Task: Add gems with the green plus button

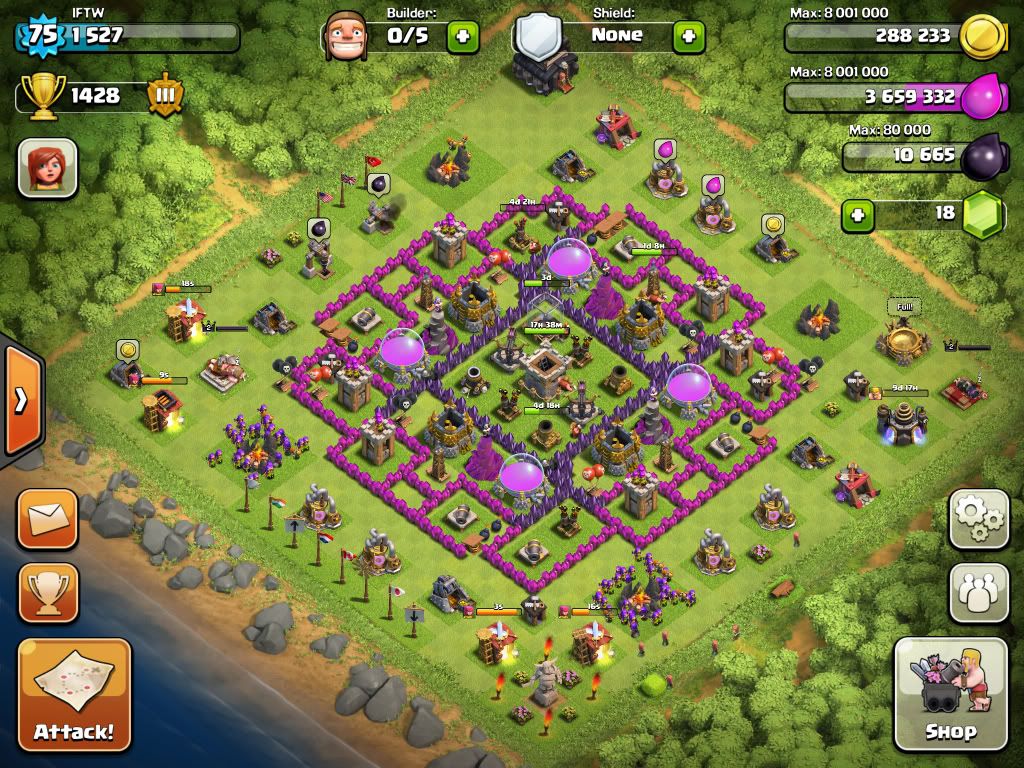Action: coord(857,214)
